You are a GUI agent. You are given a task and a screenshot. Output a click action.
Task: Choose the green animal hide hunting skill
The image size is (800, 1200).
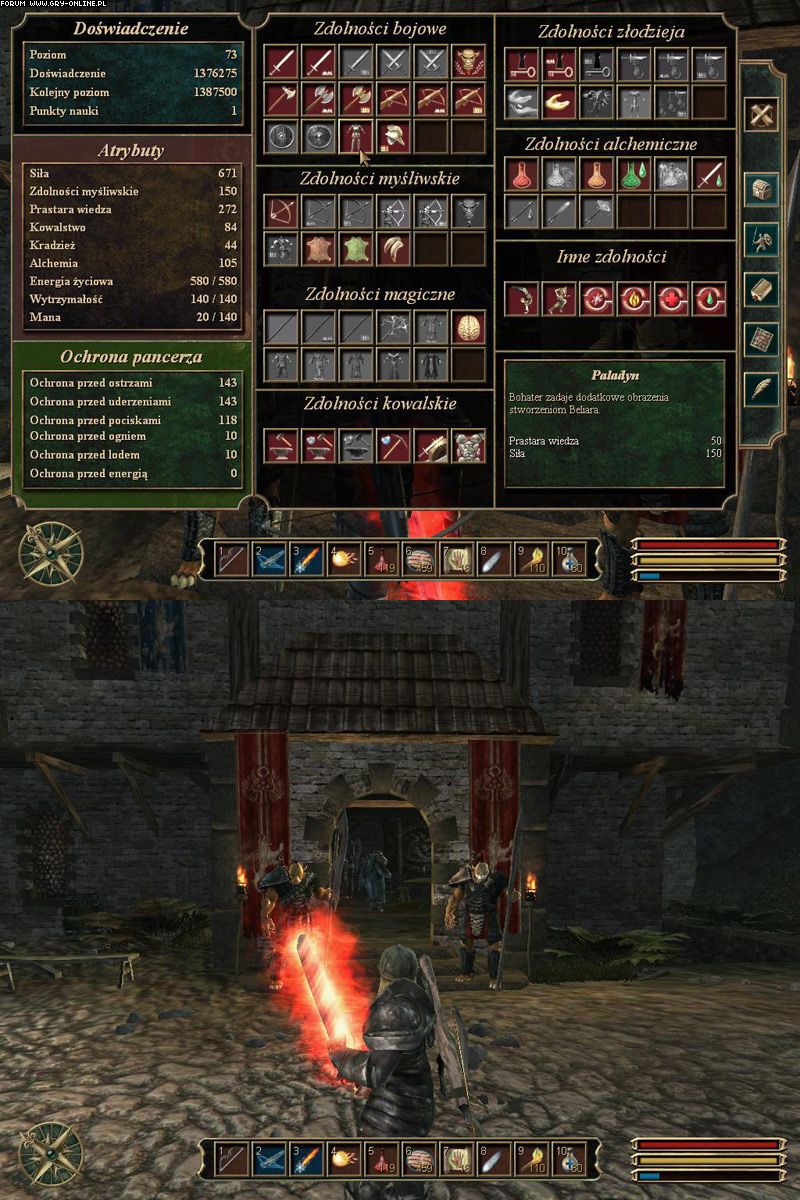356,248
